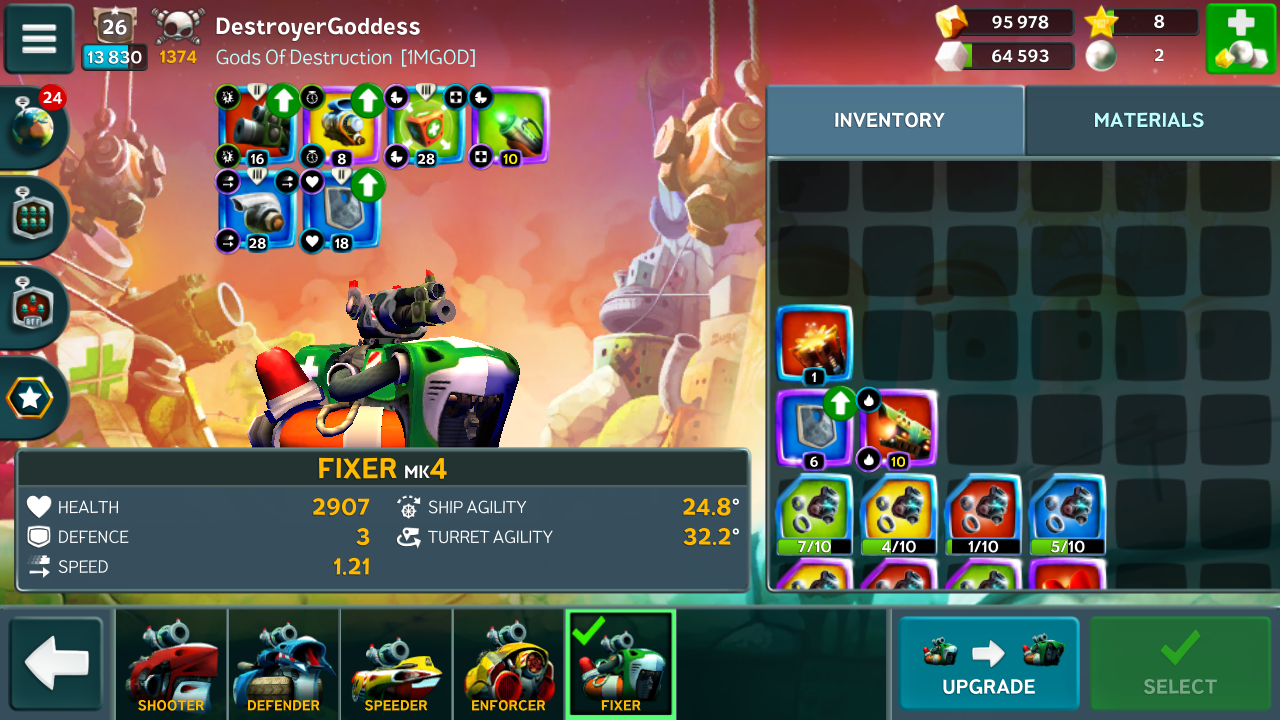Pick the level 10 flame weapon in inventory

(898, 428)
